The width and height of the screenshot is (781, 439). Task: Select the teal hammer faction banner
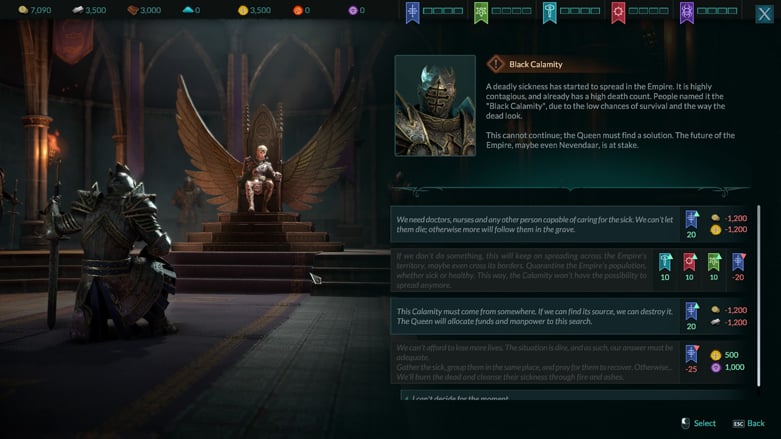[550, 12]
